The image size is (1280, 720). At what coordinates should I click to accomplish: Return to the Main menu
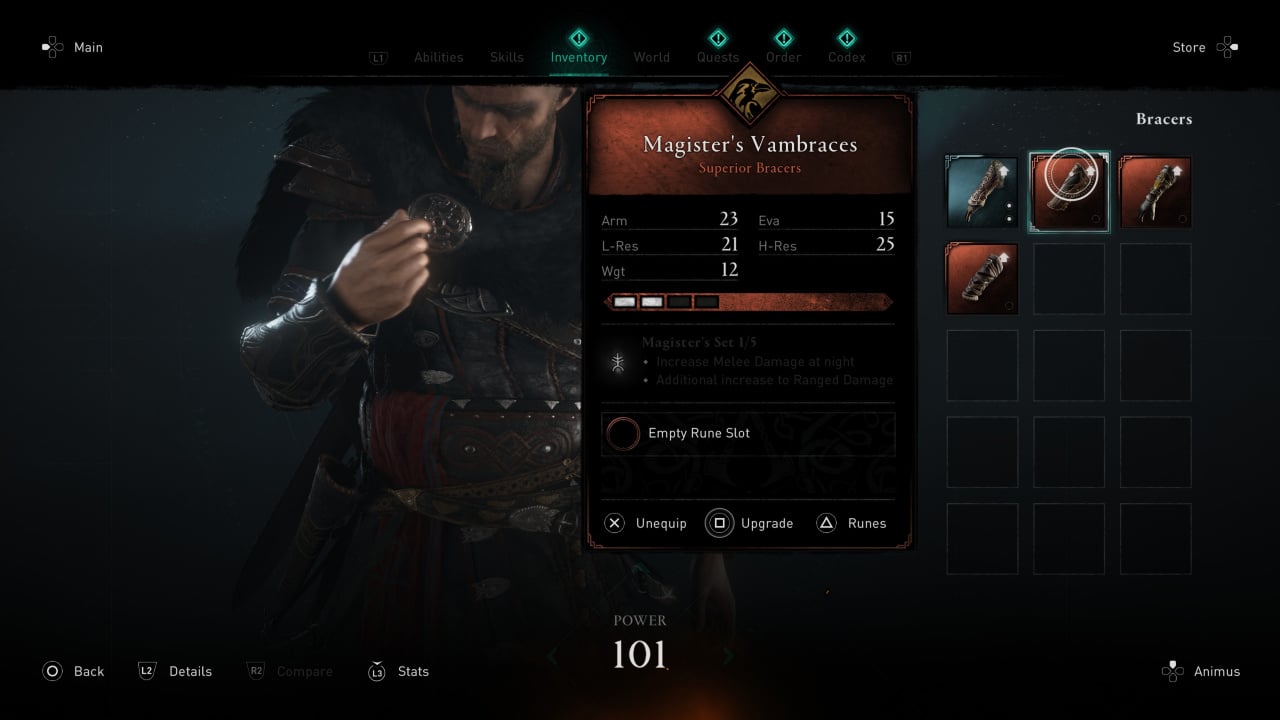[88, 47]
